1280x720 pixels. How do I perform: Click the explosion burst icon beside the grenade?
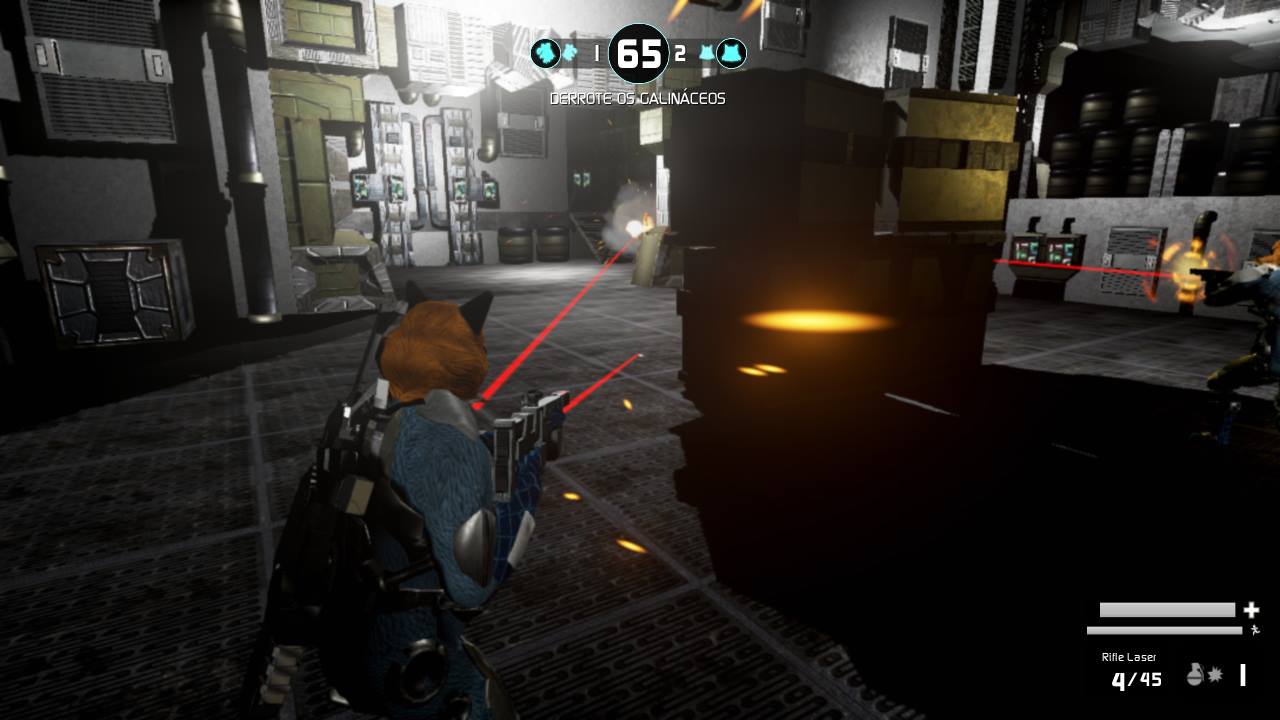click(1215, 674)
